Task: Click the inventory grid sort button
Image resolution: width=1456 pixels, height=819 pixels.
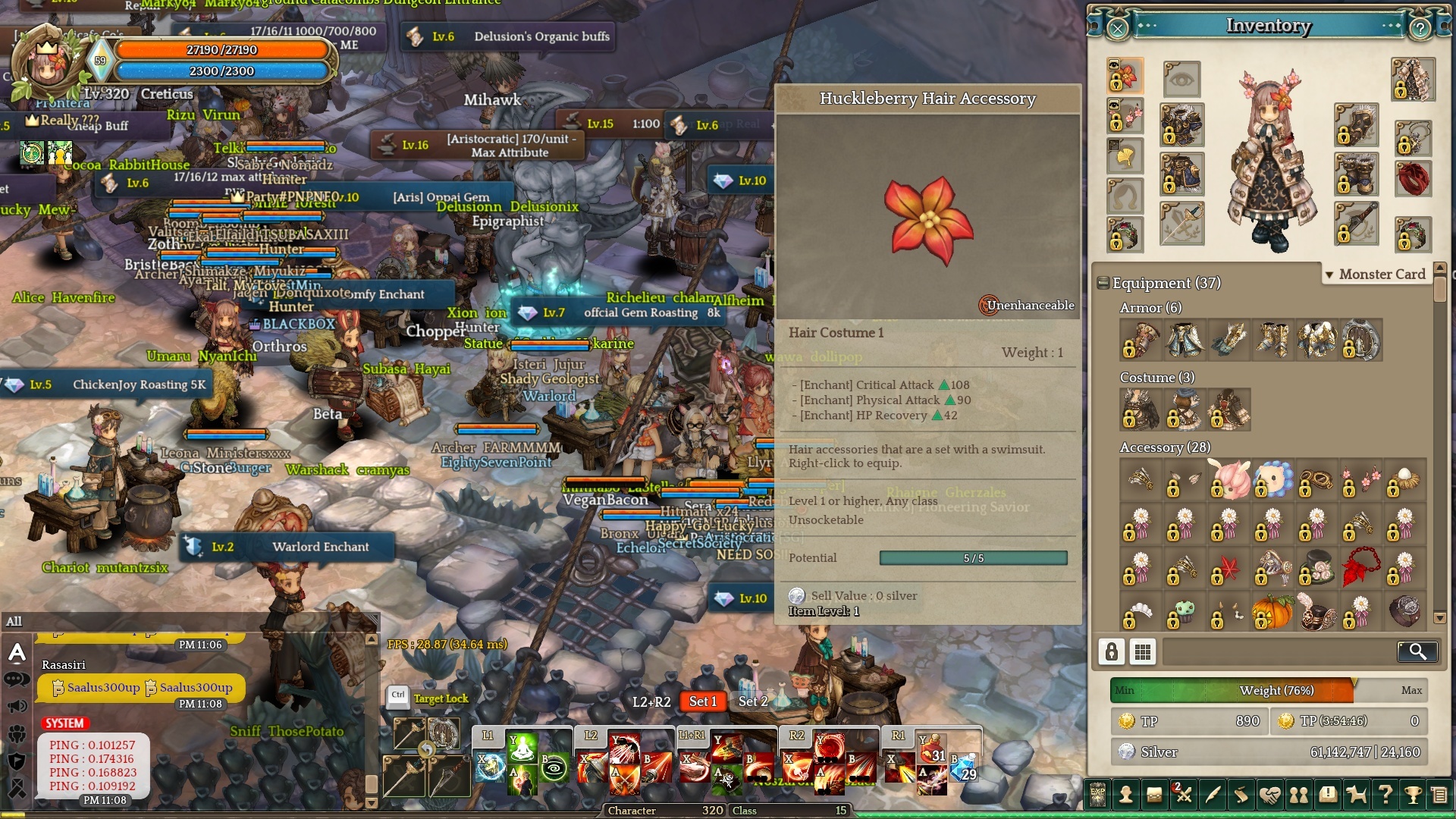Action: coord(1143,651)
